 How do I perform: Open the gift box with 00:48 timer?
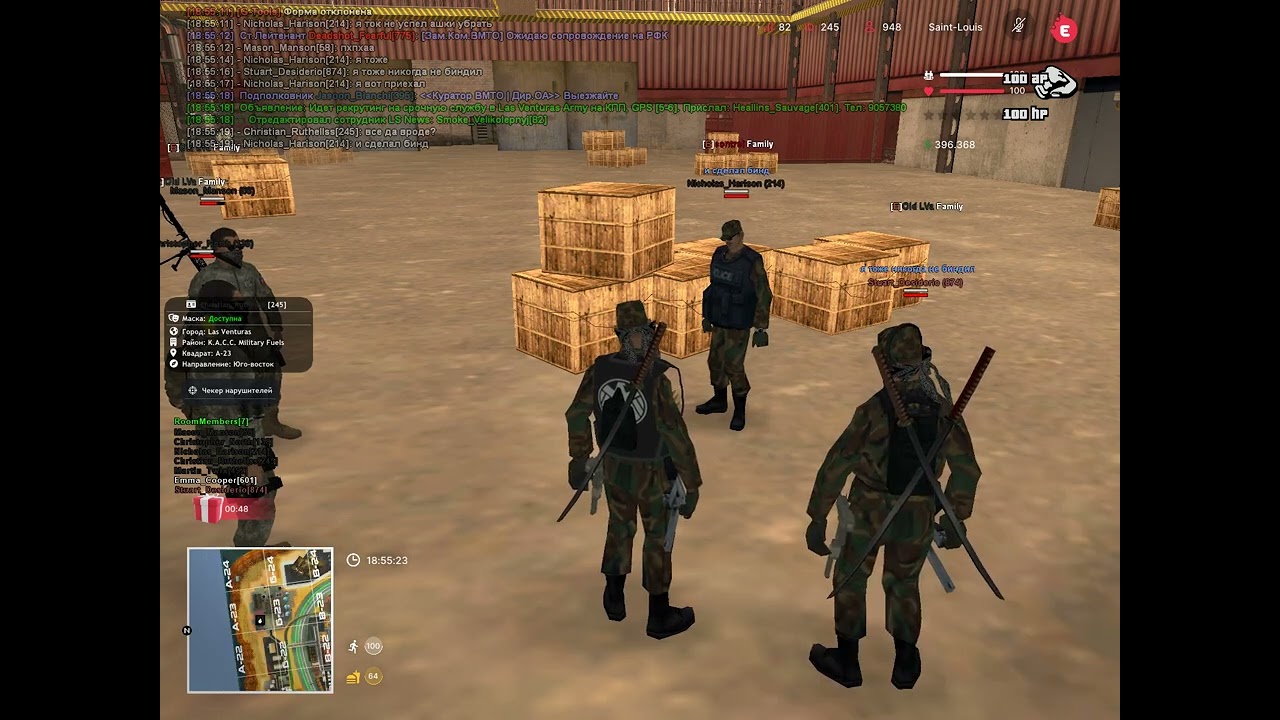(208, 509)
